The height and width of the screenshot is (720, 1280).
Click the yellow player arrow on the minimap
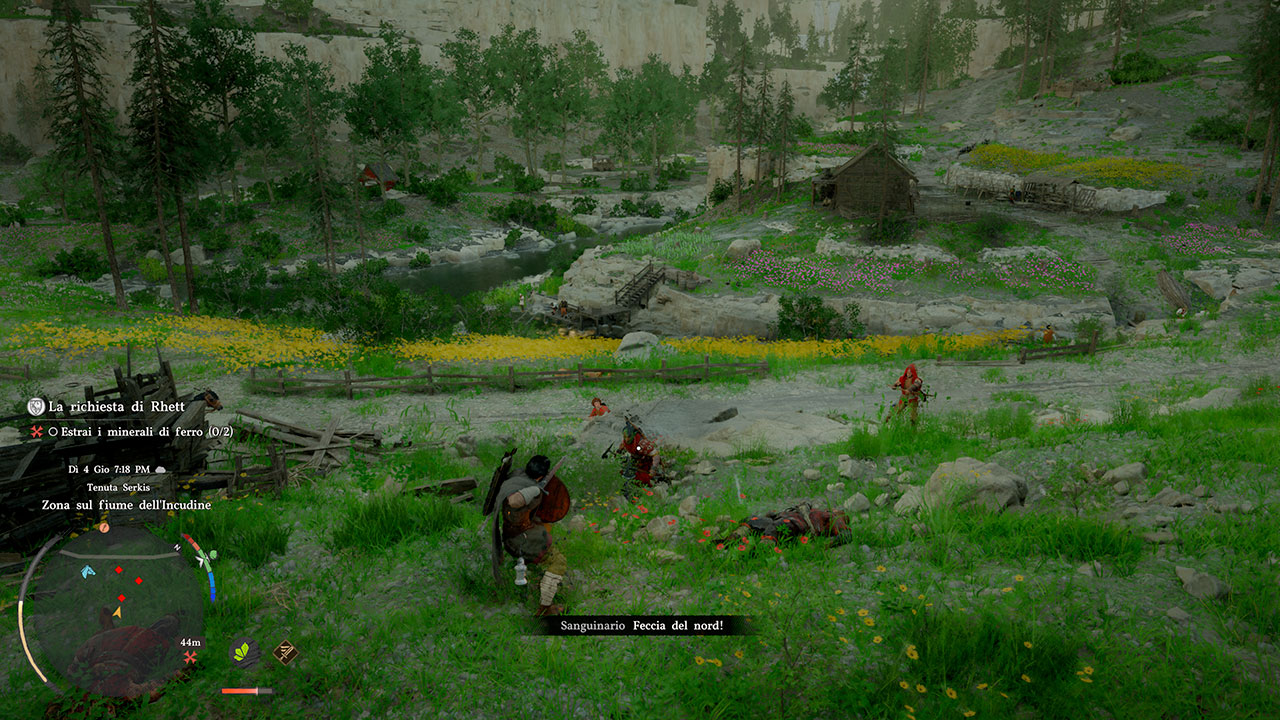pos(118,613)
